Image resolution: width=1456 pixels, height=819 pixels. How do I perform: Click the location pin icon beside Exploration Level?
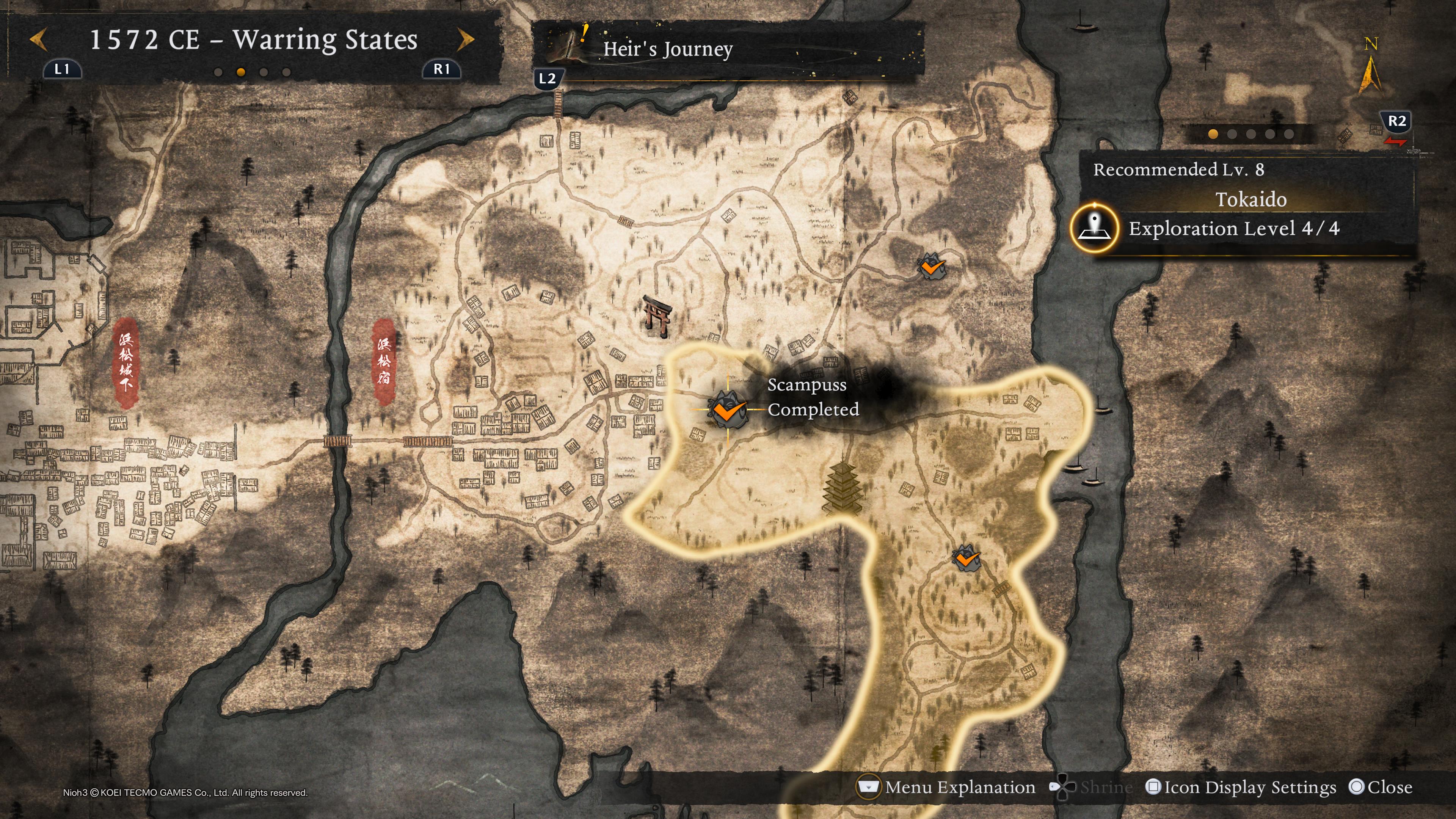[1094, 229]
